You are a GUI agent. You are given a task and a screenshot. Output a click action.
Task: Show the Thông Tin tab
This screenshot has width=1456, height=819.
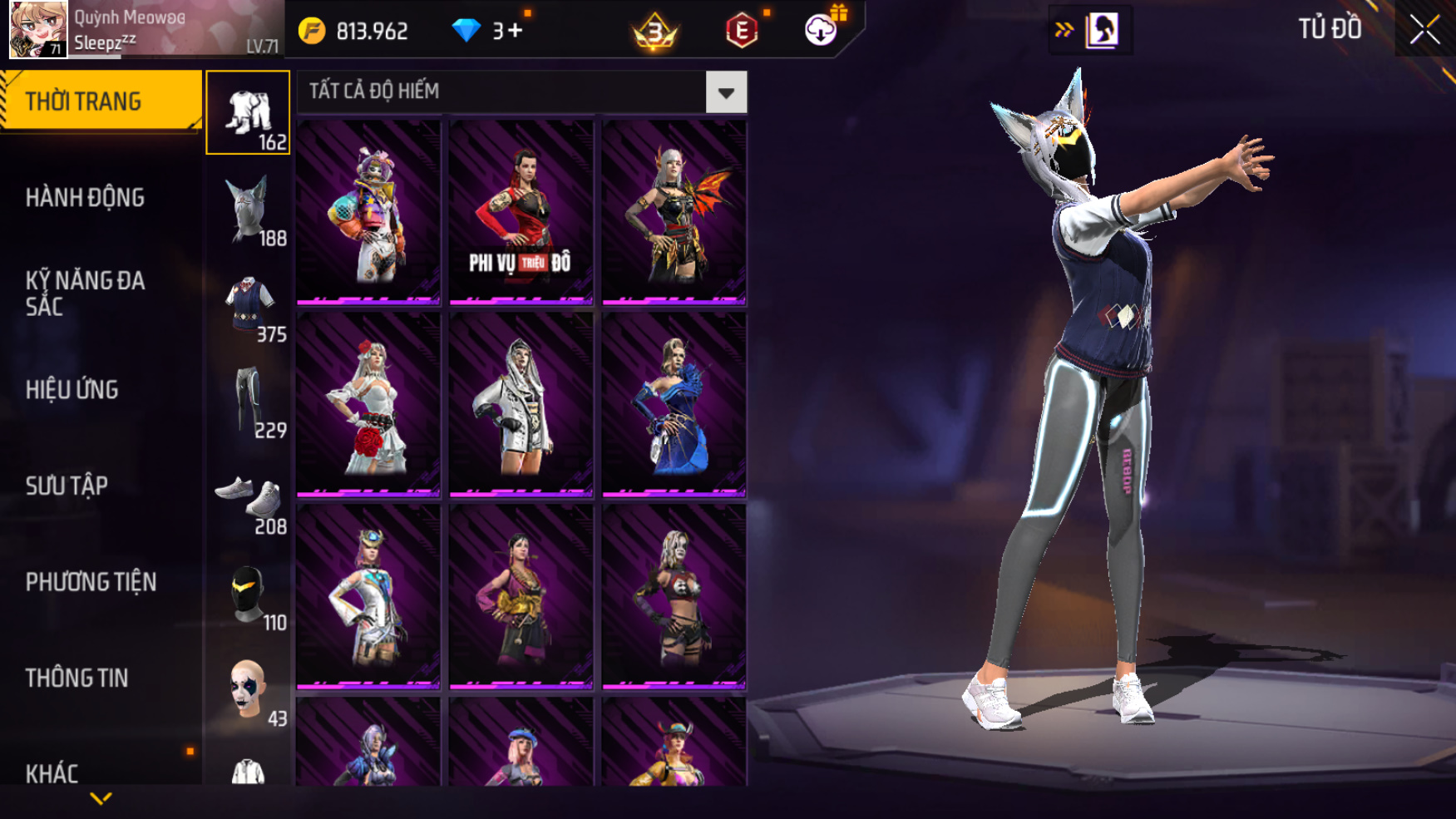pos(77,678)
